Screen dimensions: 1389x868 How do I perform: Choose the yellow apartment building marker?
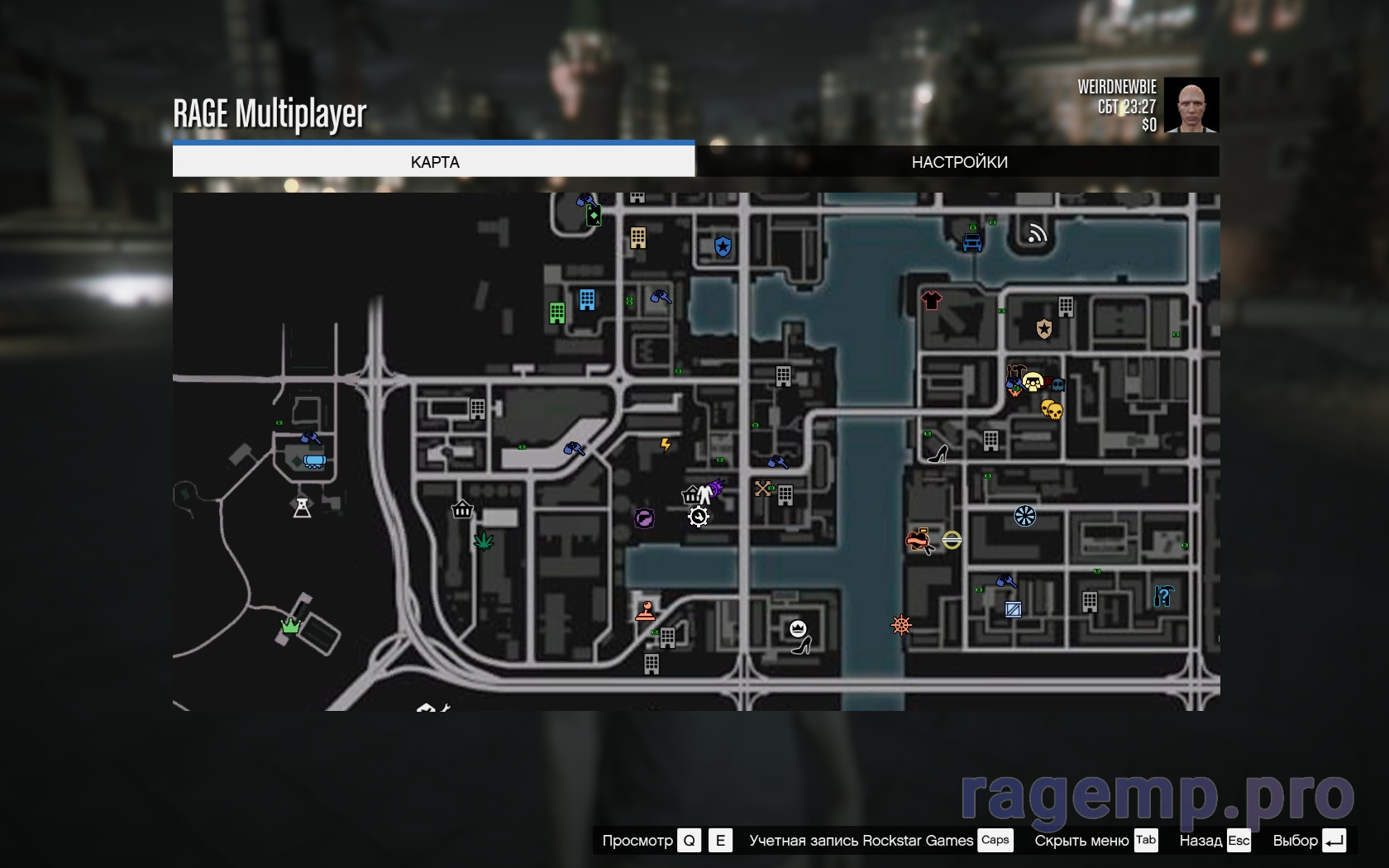point(637,238)
